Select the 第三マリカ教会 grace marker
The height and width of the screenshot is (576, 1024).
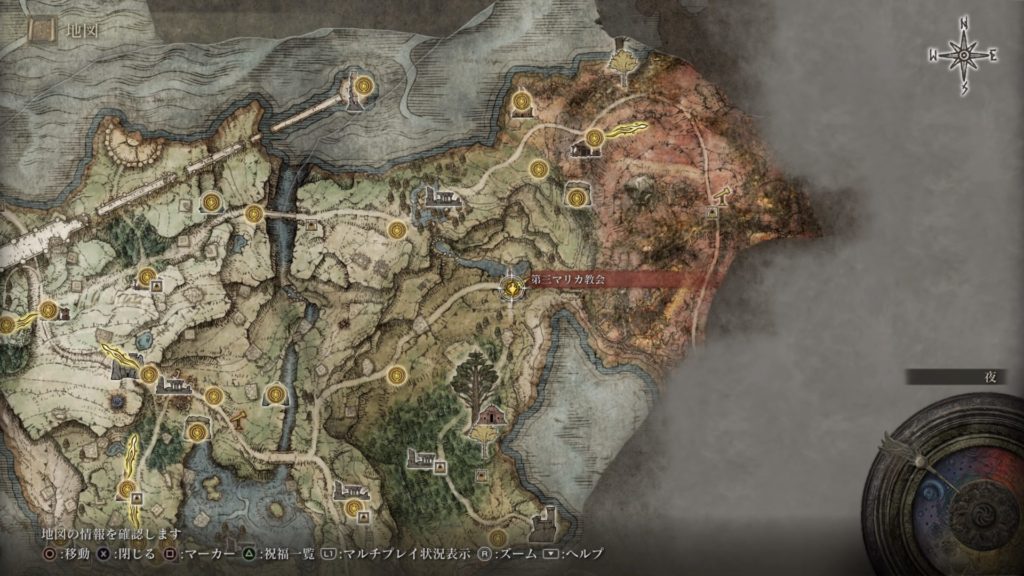(512, 287)
